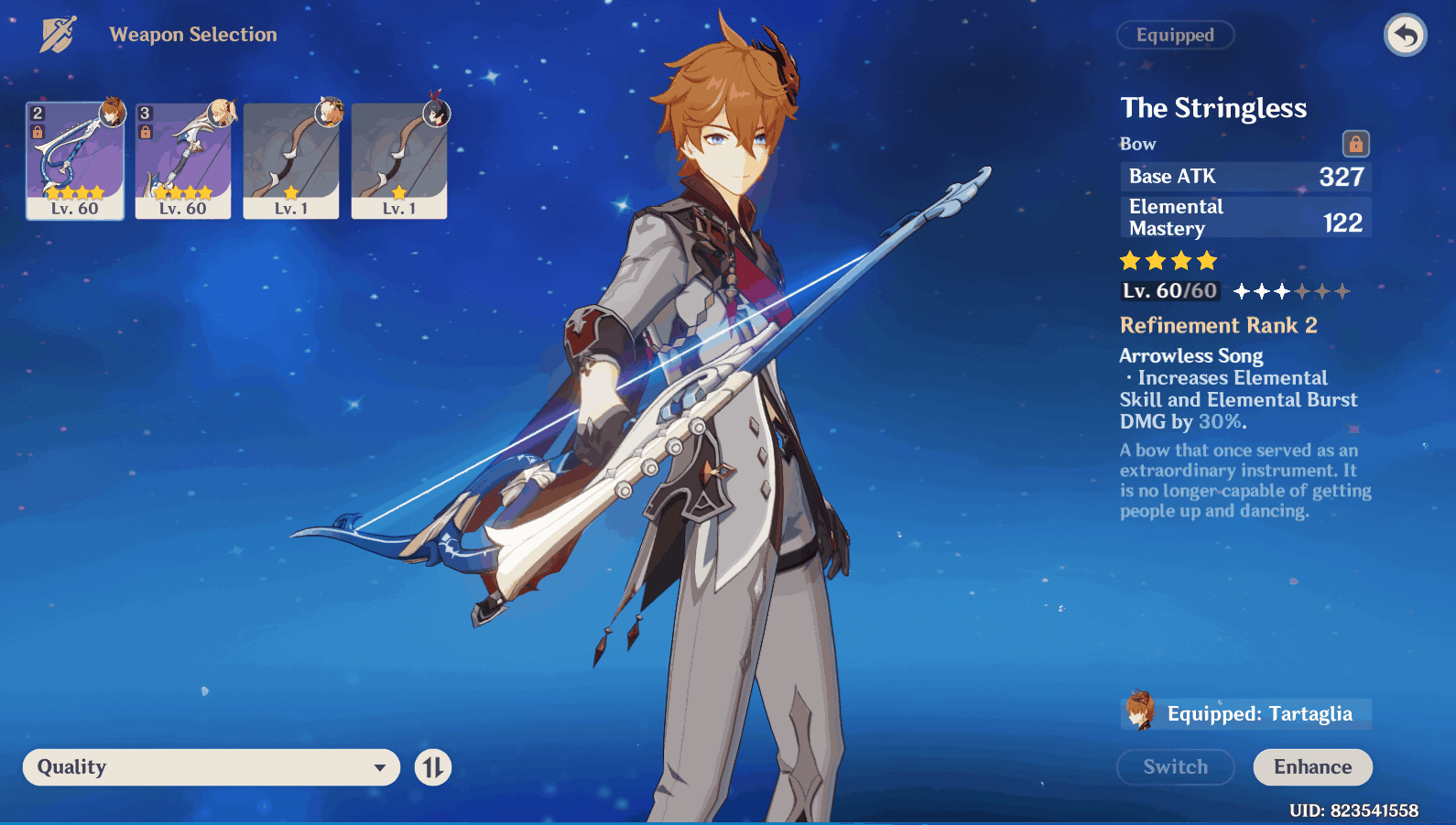Go back using the return arrow

coord(1405,36)
